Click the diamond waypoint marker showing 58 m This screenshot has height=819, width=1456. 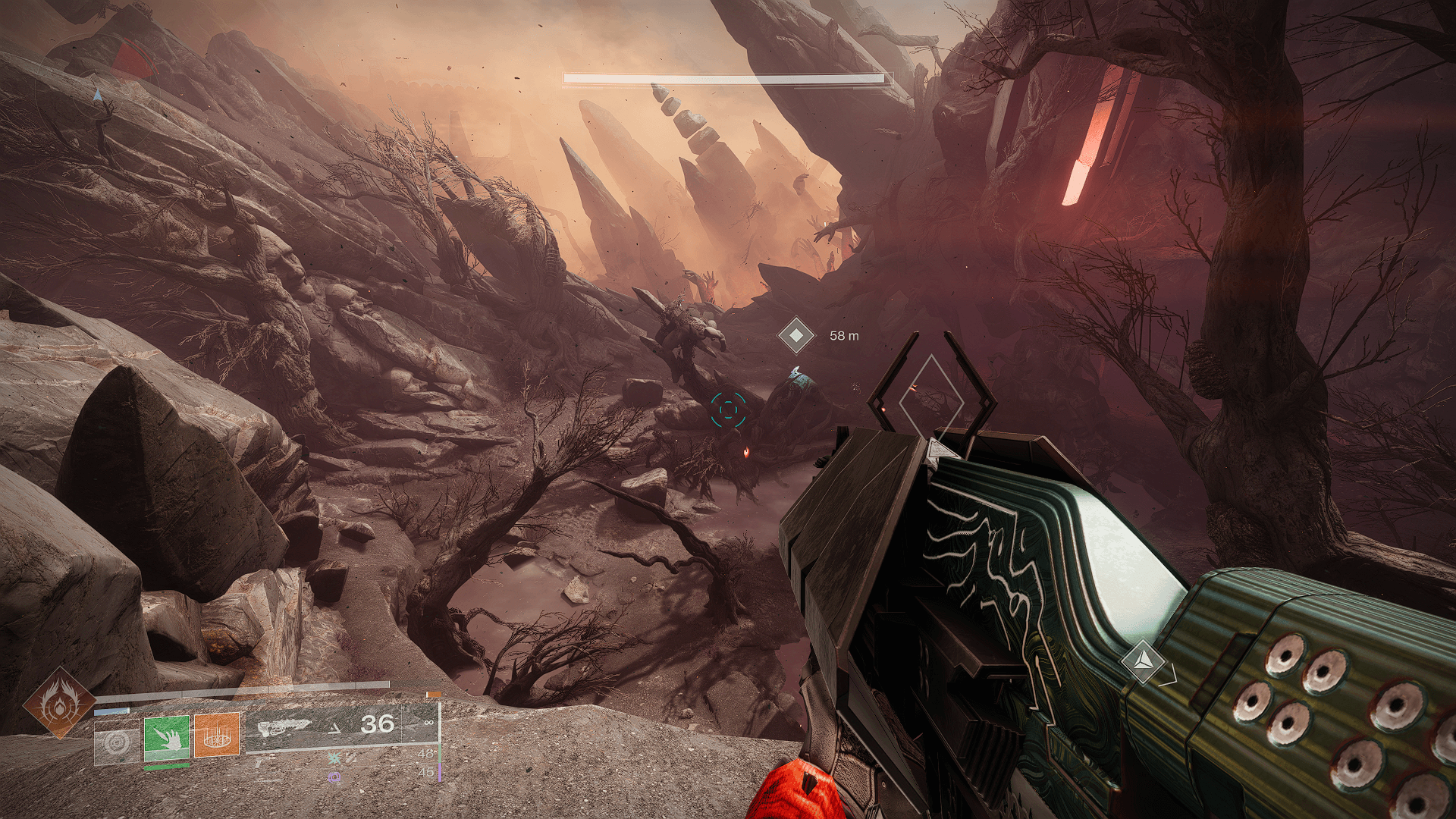coord(796,335)
